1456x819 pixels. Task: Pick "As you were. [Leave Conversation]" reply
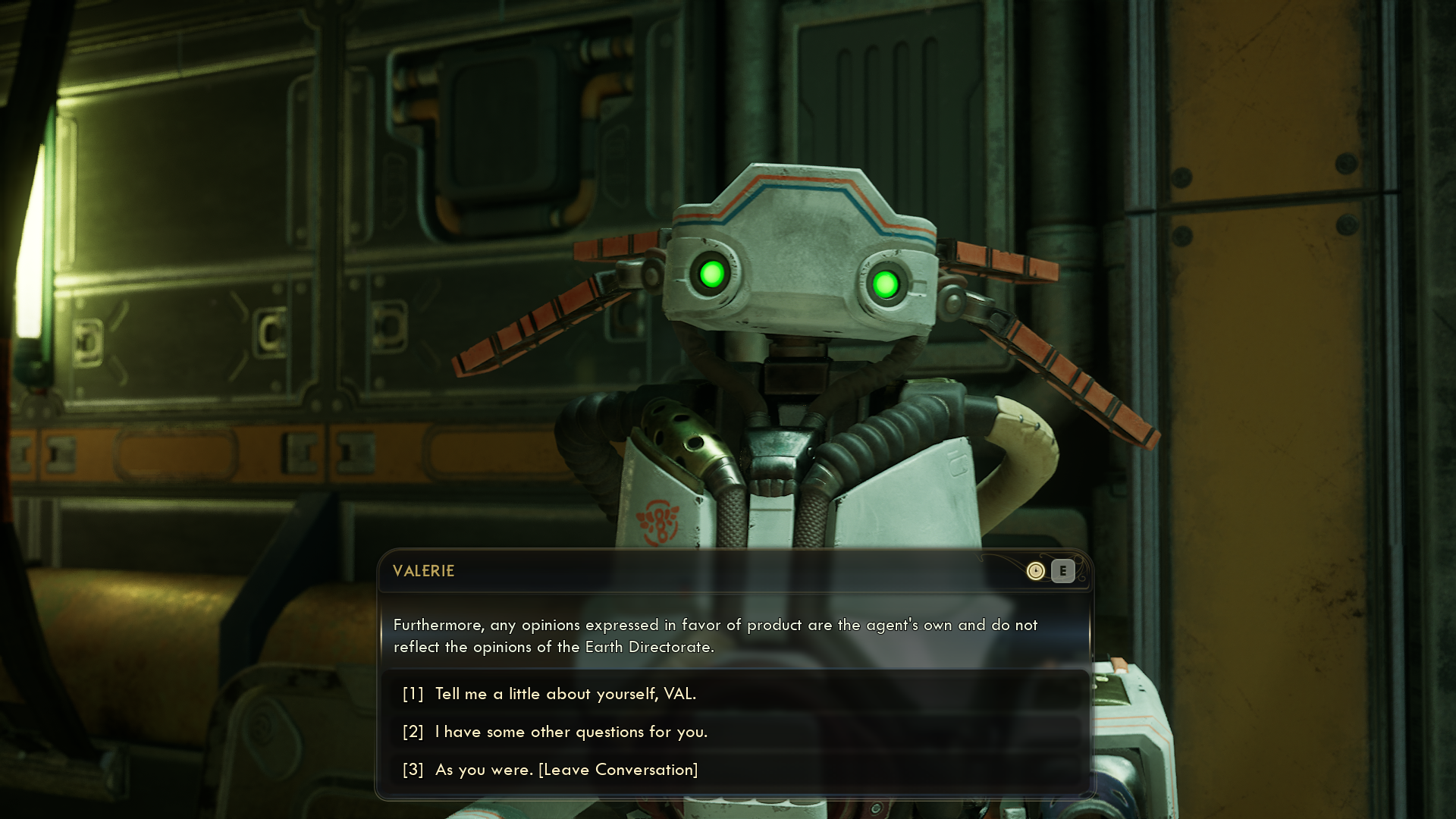566,770
